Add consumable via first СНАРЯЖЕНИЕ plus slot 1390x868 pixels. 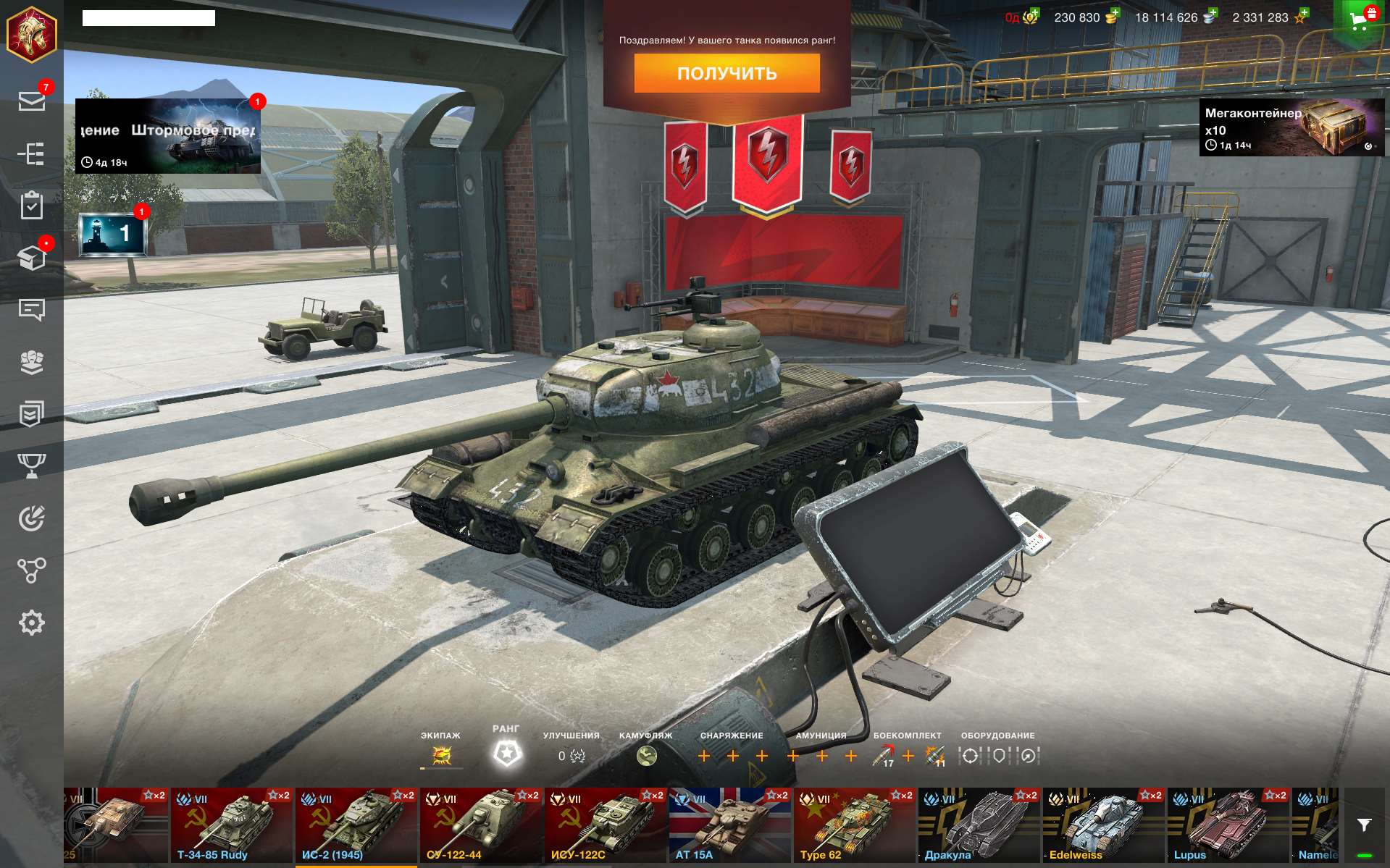click(x=704, y=754)
